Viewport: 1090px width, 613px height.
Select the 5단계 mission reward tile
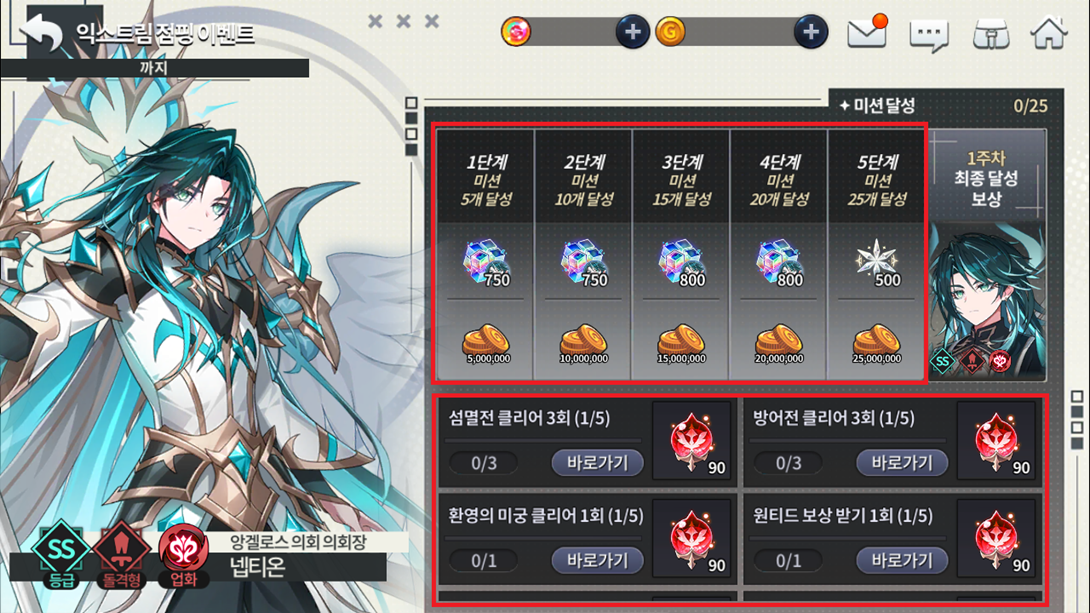tap(876, 254)
